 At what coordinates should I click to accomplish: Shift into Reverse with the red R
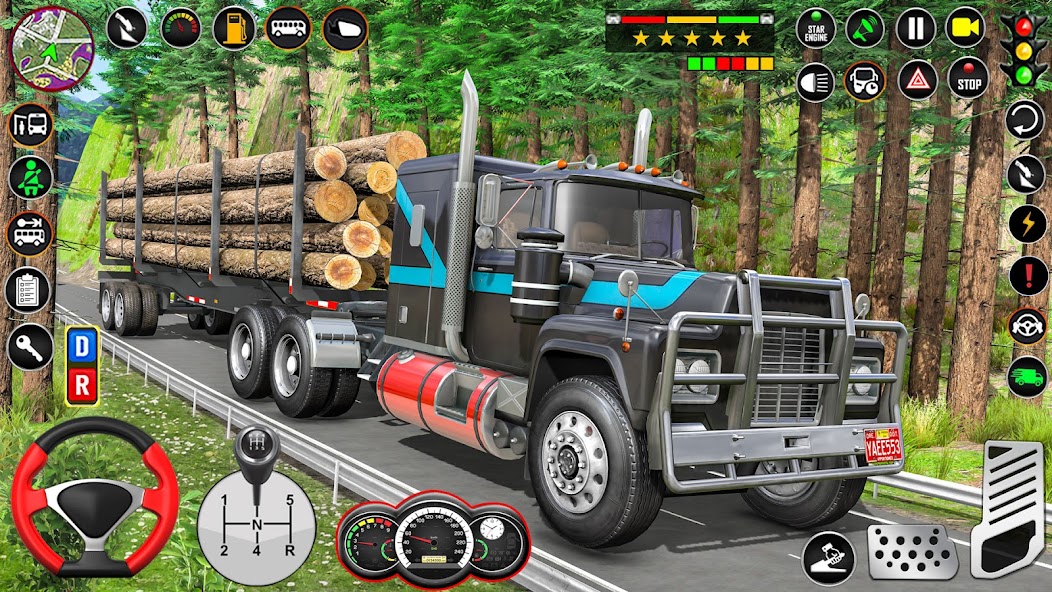coord(81,384)
